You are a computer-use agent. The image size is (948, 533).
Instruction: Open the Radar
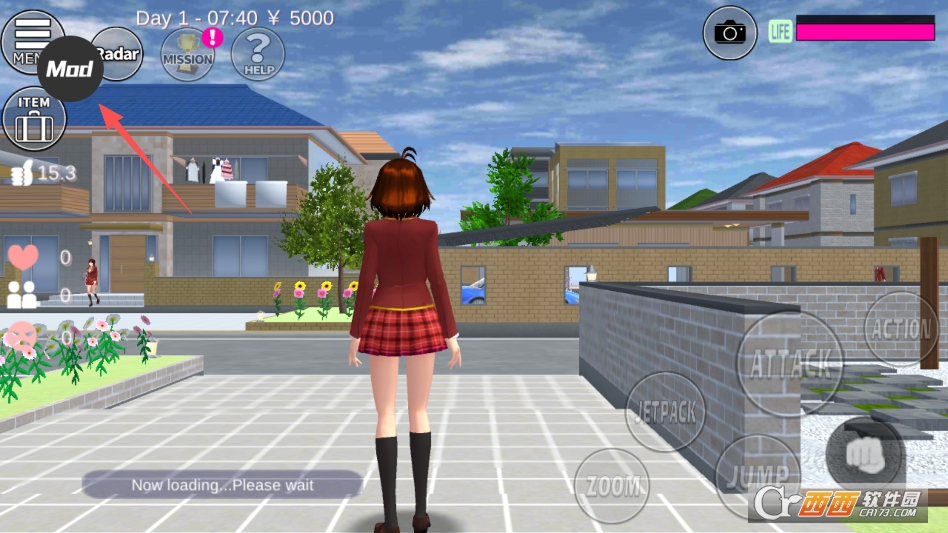click(x=119, y=53)
